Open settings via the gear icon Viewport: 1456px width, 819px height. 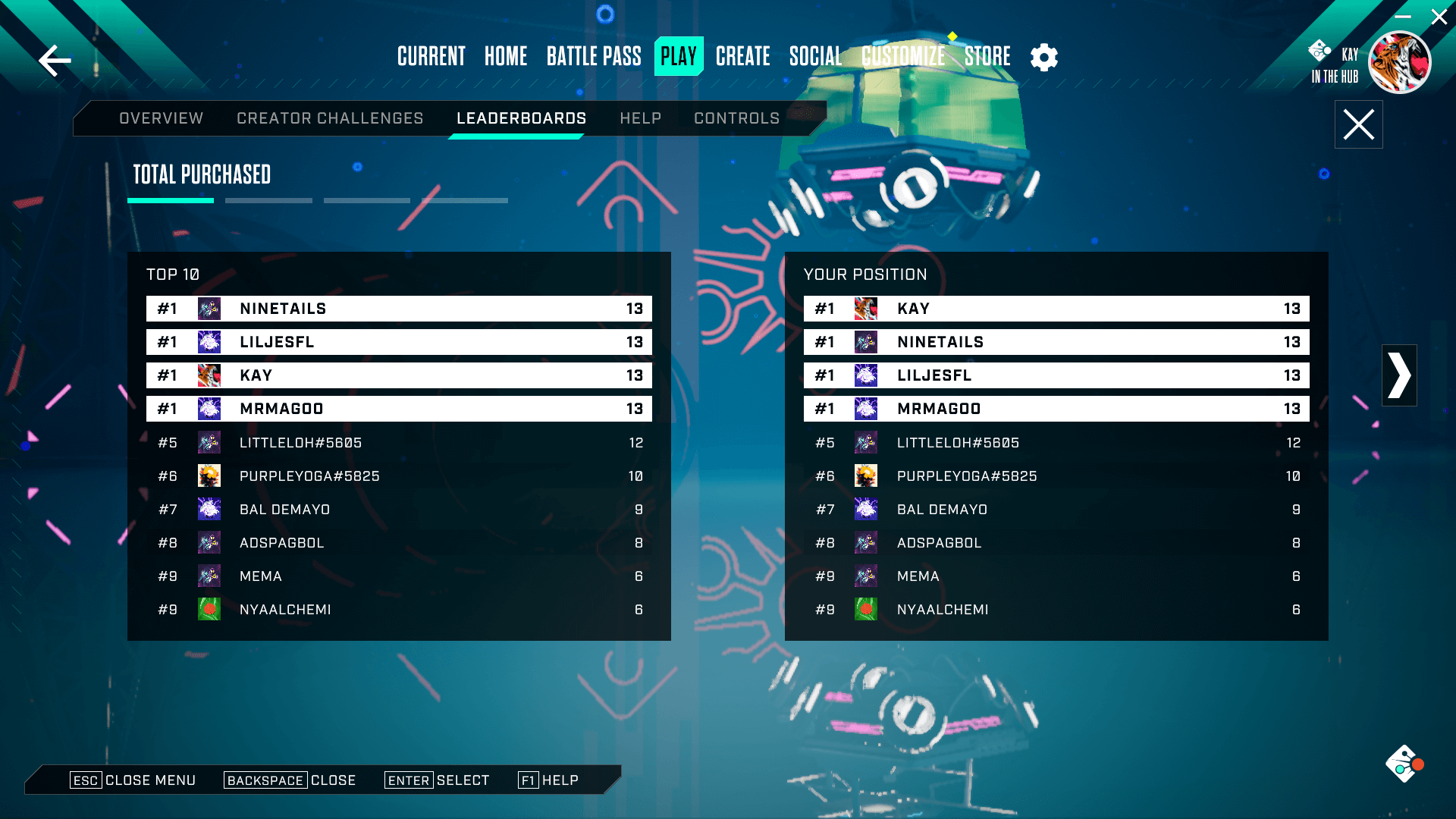pyautogui.click(x=1044, y=57)
